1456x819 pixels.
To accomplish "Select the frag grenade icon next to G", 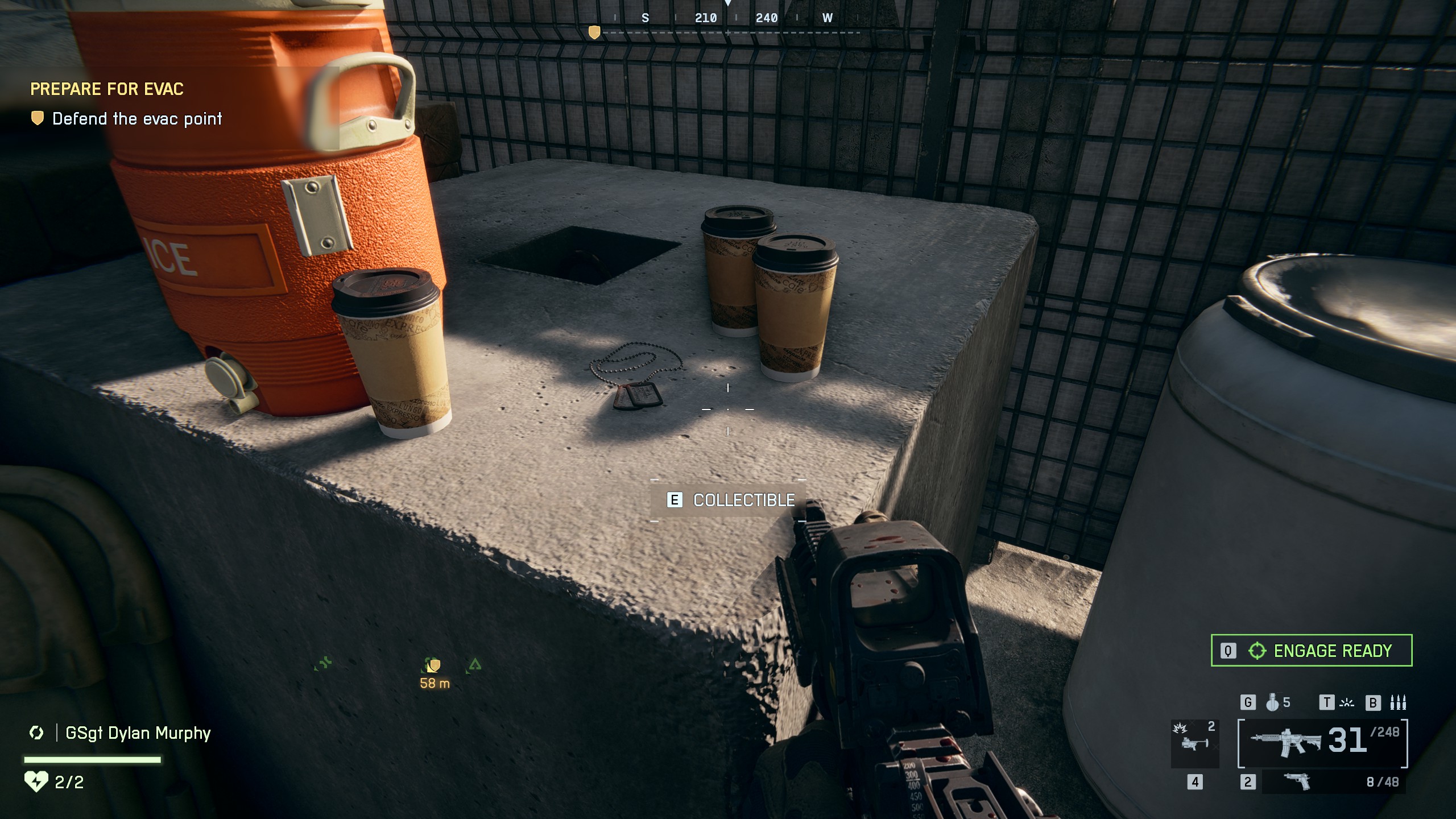I will (x=1272, y=703).
